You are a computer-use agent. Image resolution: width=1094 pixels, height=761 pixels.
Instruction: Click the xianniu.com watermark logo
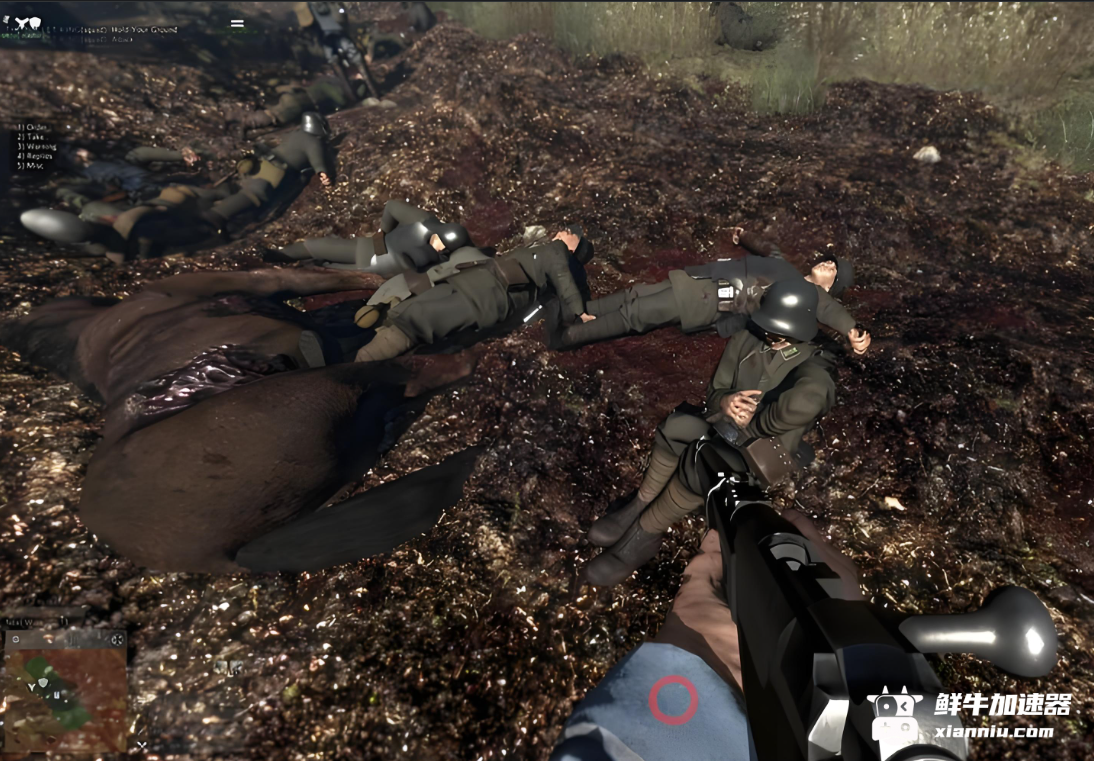(968, 713)
